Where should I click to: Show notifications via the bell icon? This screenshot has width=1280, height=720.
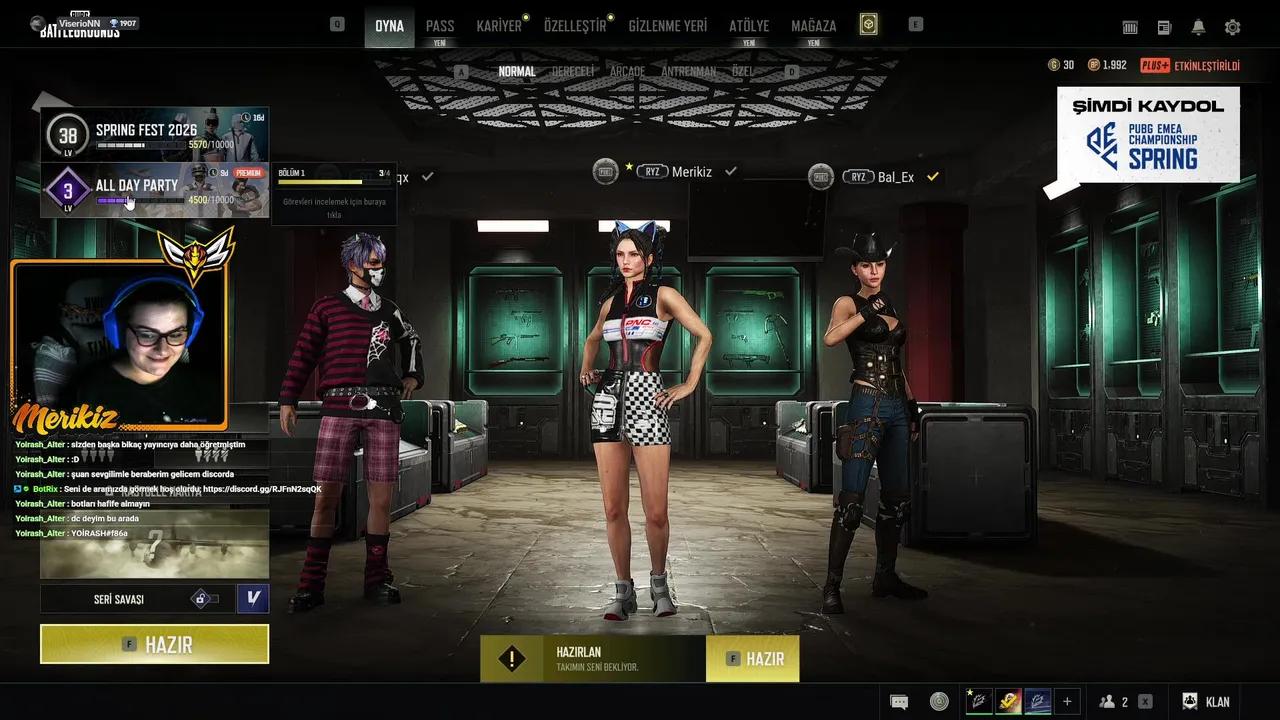[1198, 27]
